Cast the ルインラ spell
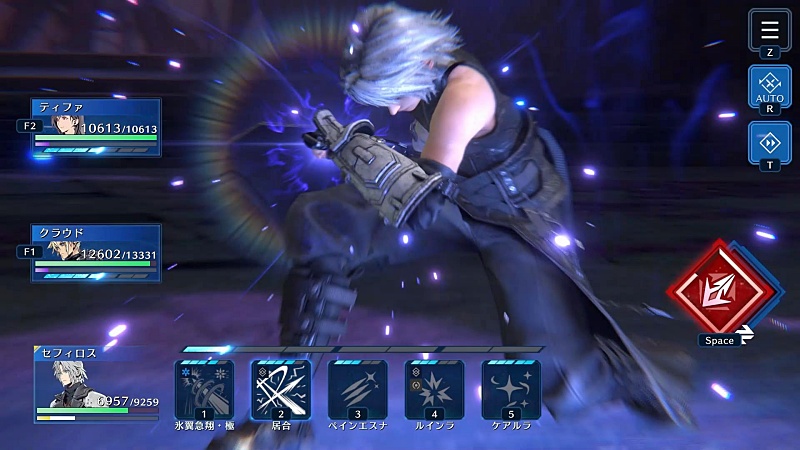Image resolution: width=800 pixels, height=450 pixels. click(x=434, y=389)
